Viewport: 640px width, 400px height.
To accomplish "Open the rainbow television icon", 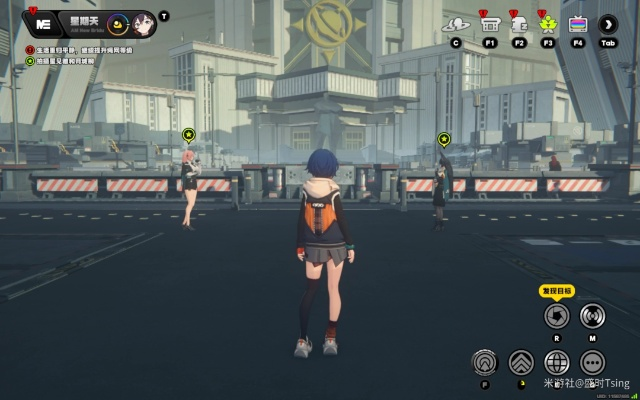I will [x=578, y=24].
